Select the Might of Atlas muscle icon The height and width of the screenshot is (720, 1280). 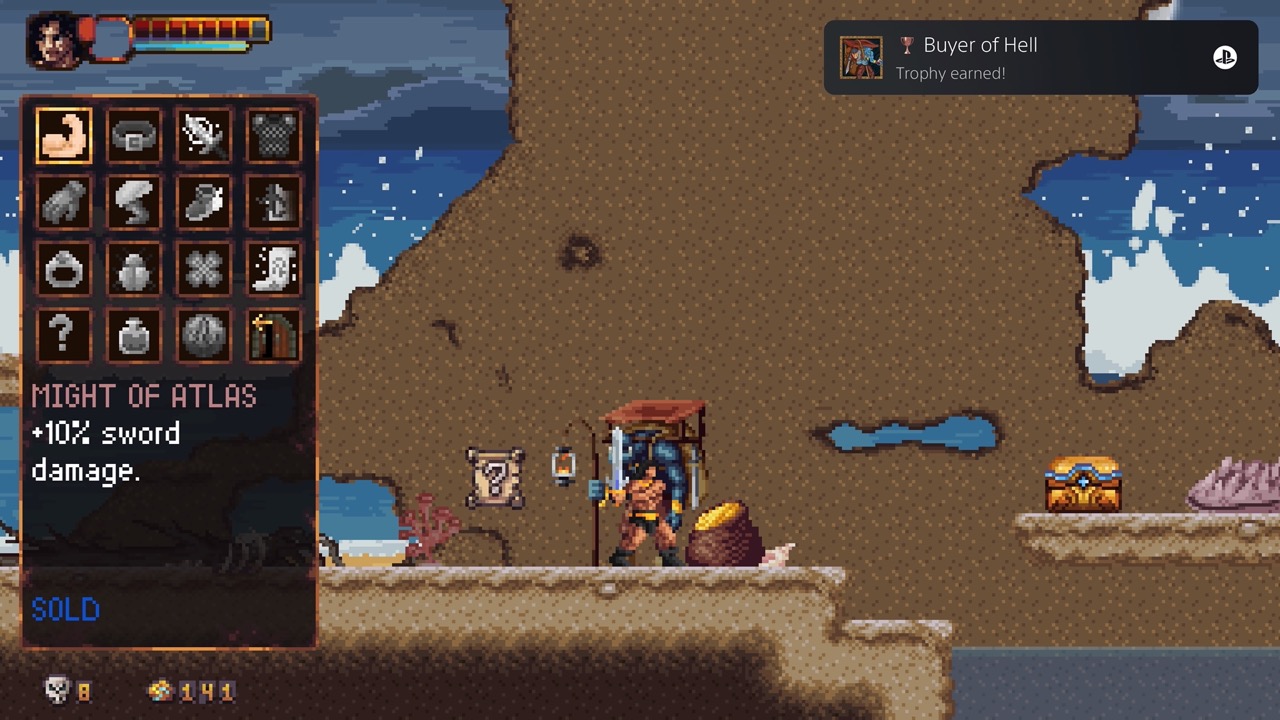tap(65, 135)
